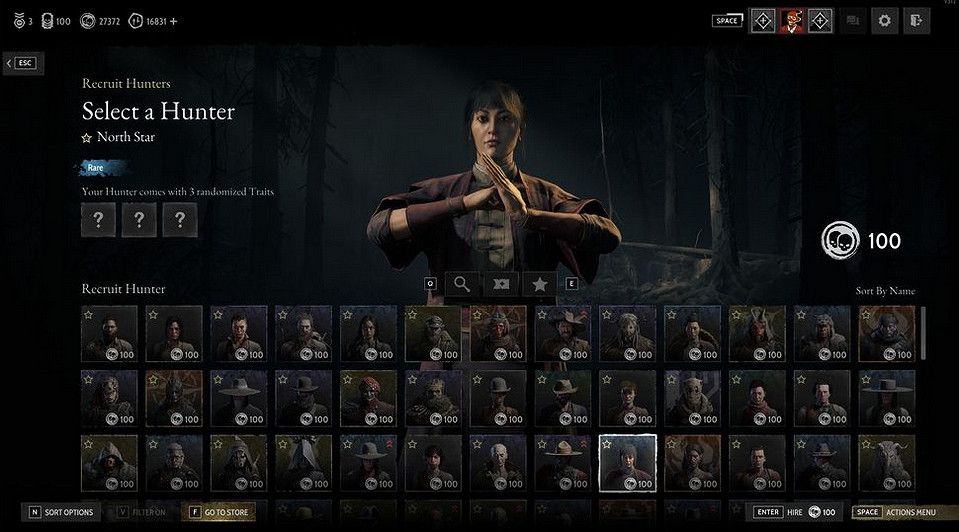Open the settings gear menu
This screenshot has height=532, width=959.
(884, 20)
